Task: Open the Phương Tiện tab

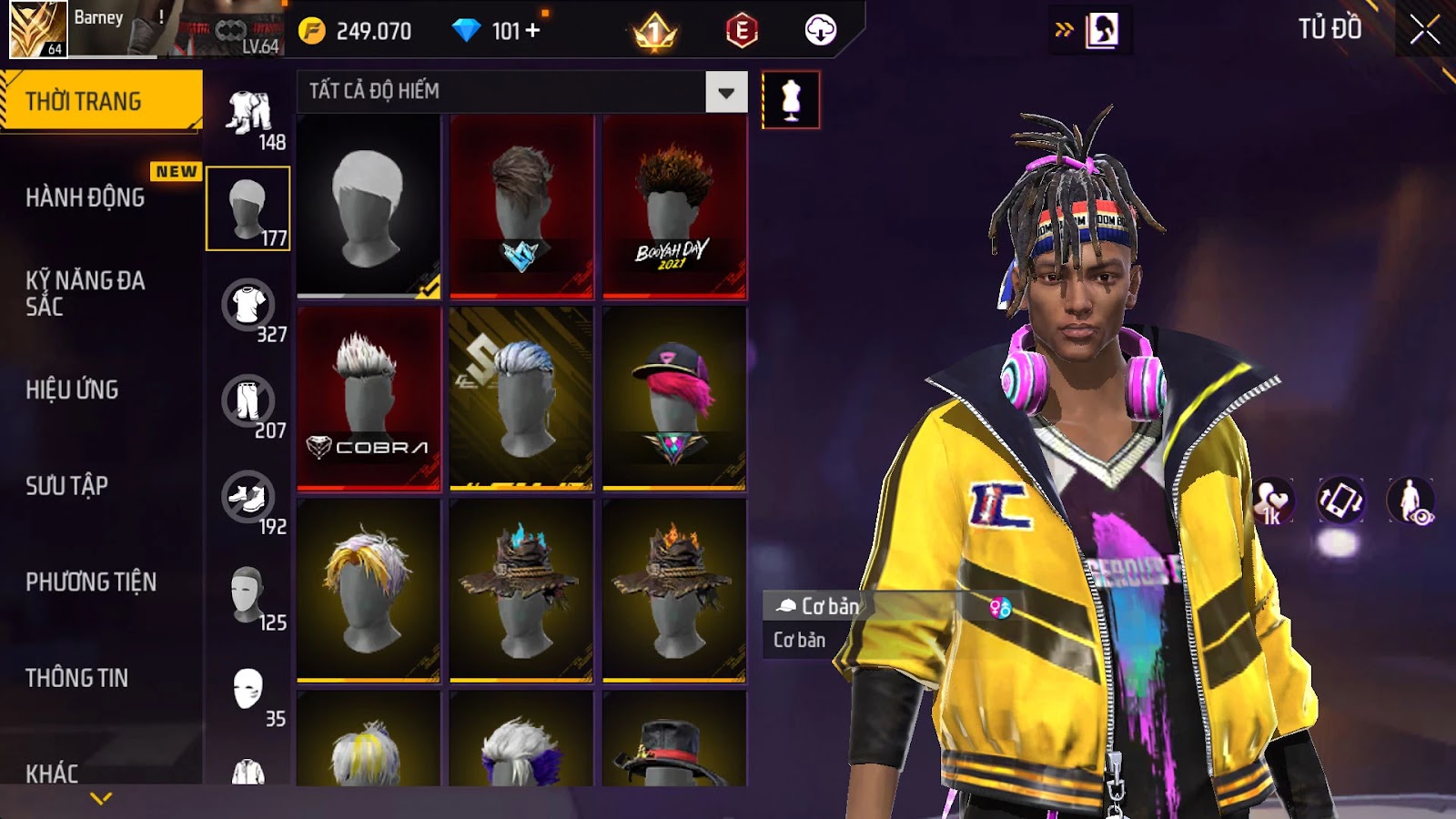Action: click(x=91, y=581)
